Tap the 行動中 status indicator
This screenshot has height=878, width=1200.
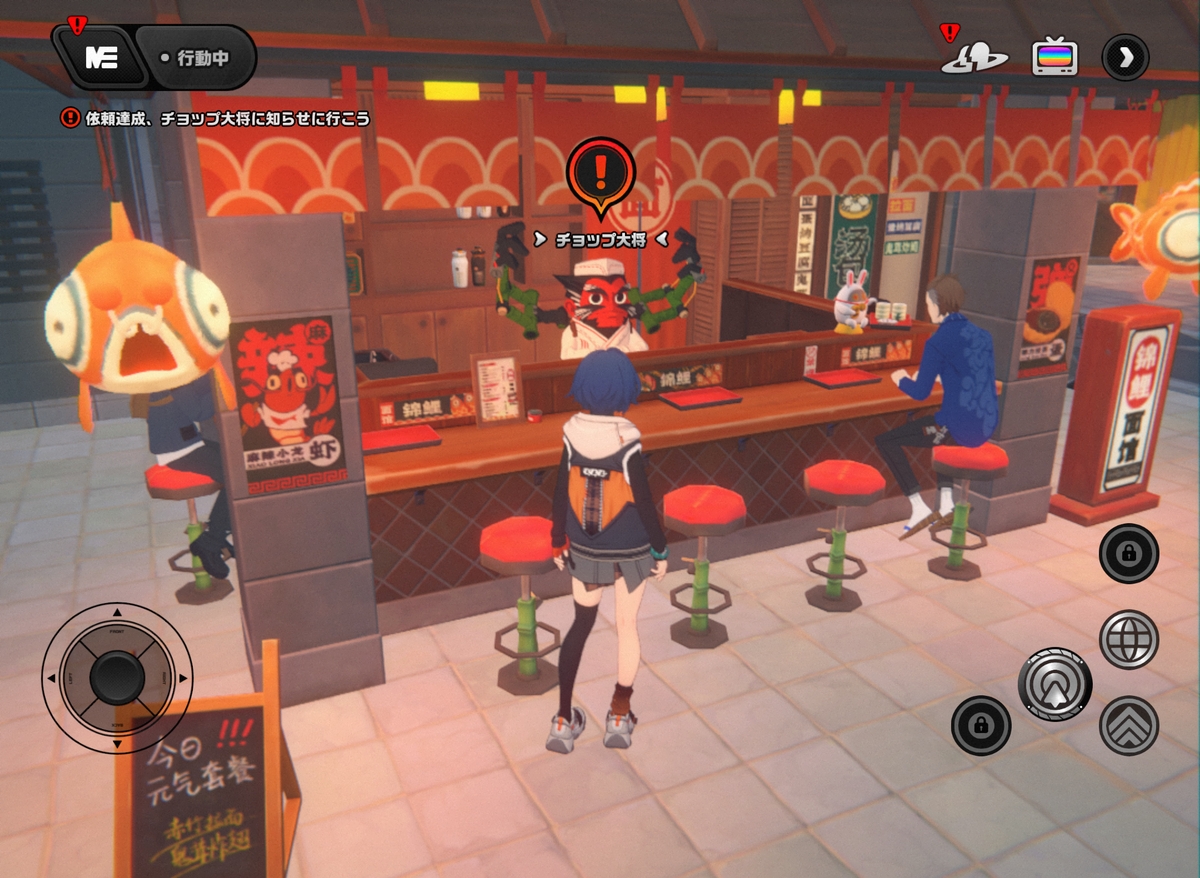click(197, 58)
